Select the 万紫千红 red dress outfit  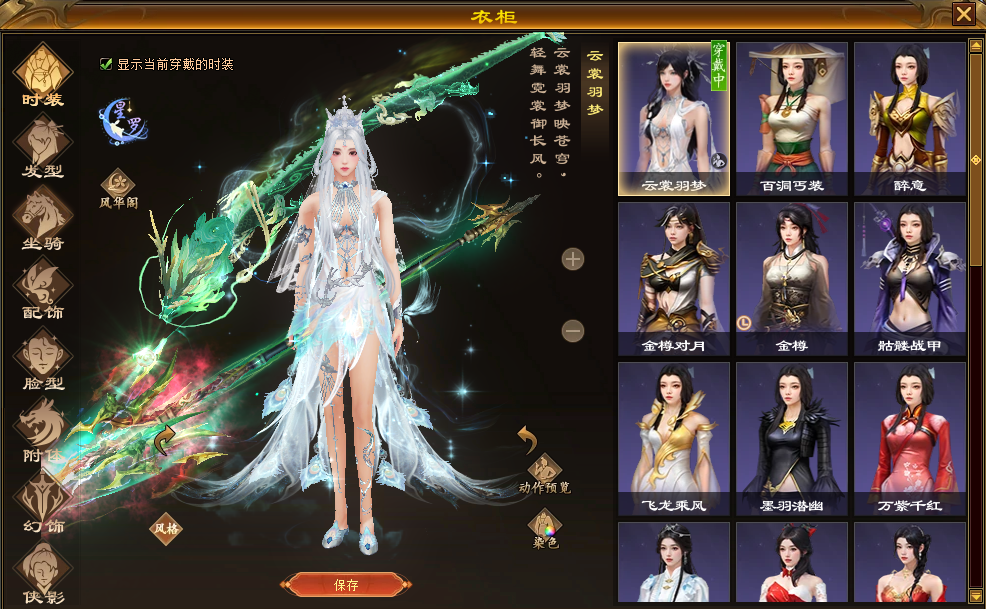pyautogui.click(x=909, y=438)
